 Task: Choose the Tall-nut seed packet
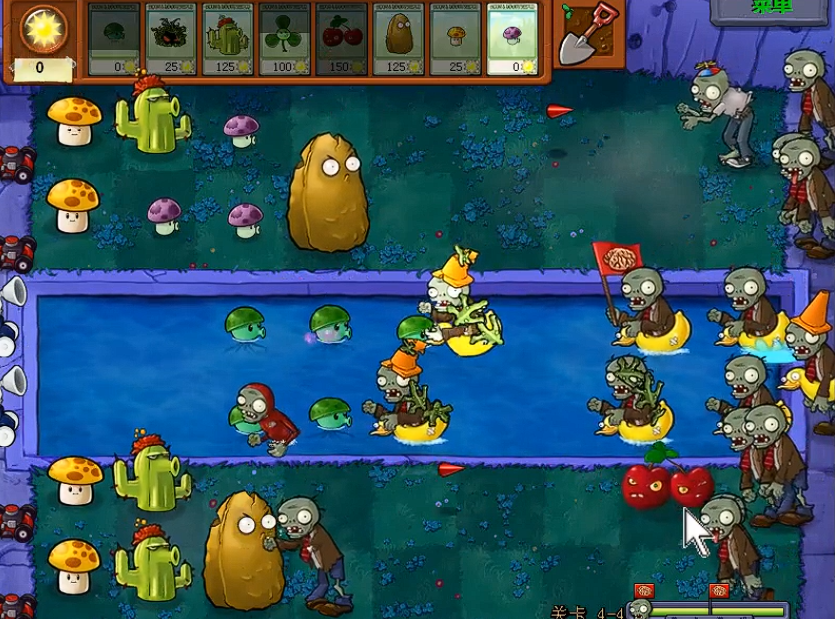click(398, 39)
